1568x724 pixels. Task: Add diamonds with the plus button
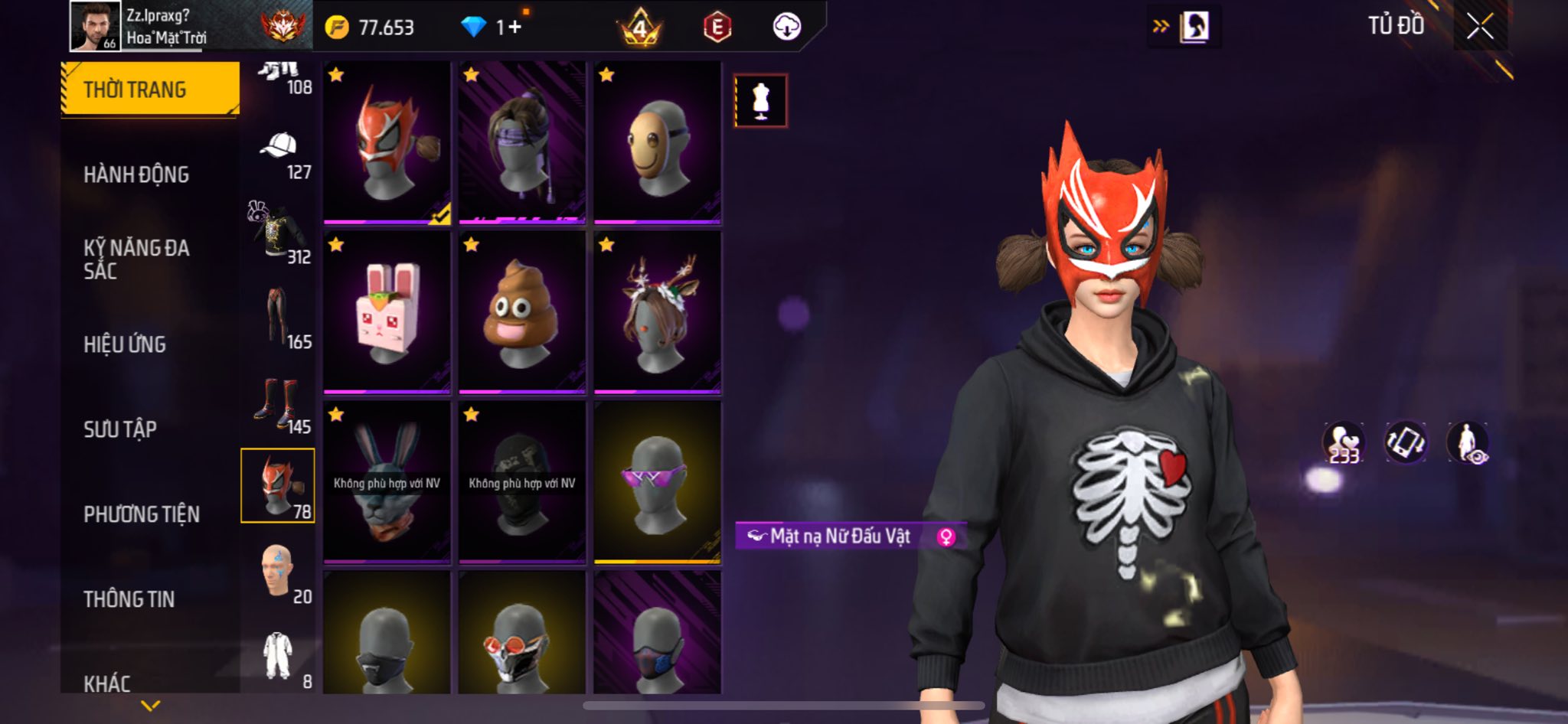514,28
